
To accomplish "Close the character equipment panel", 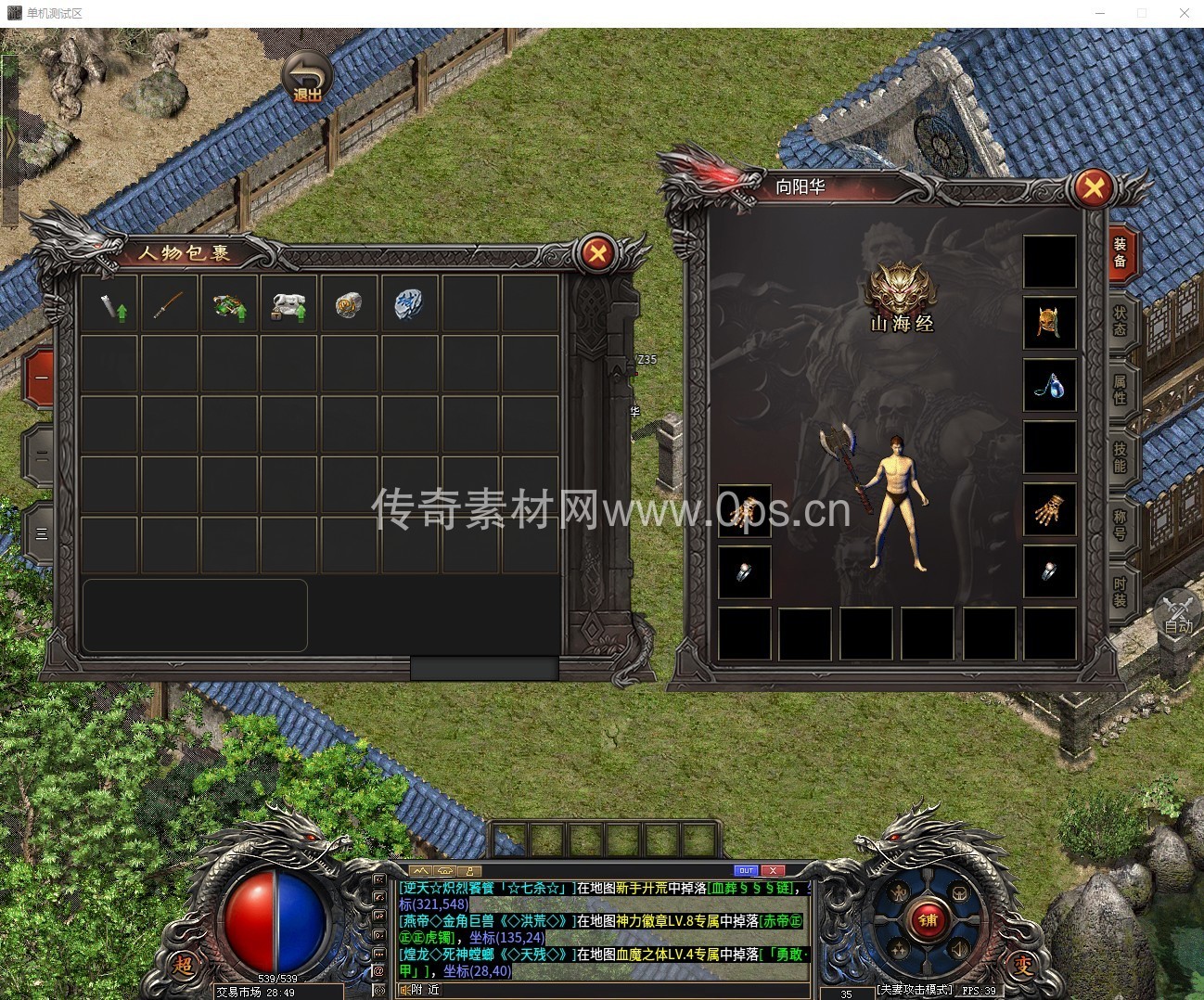I will [x=1094, y=188].
